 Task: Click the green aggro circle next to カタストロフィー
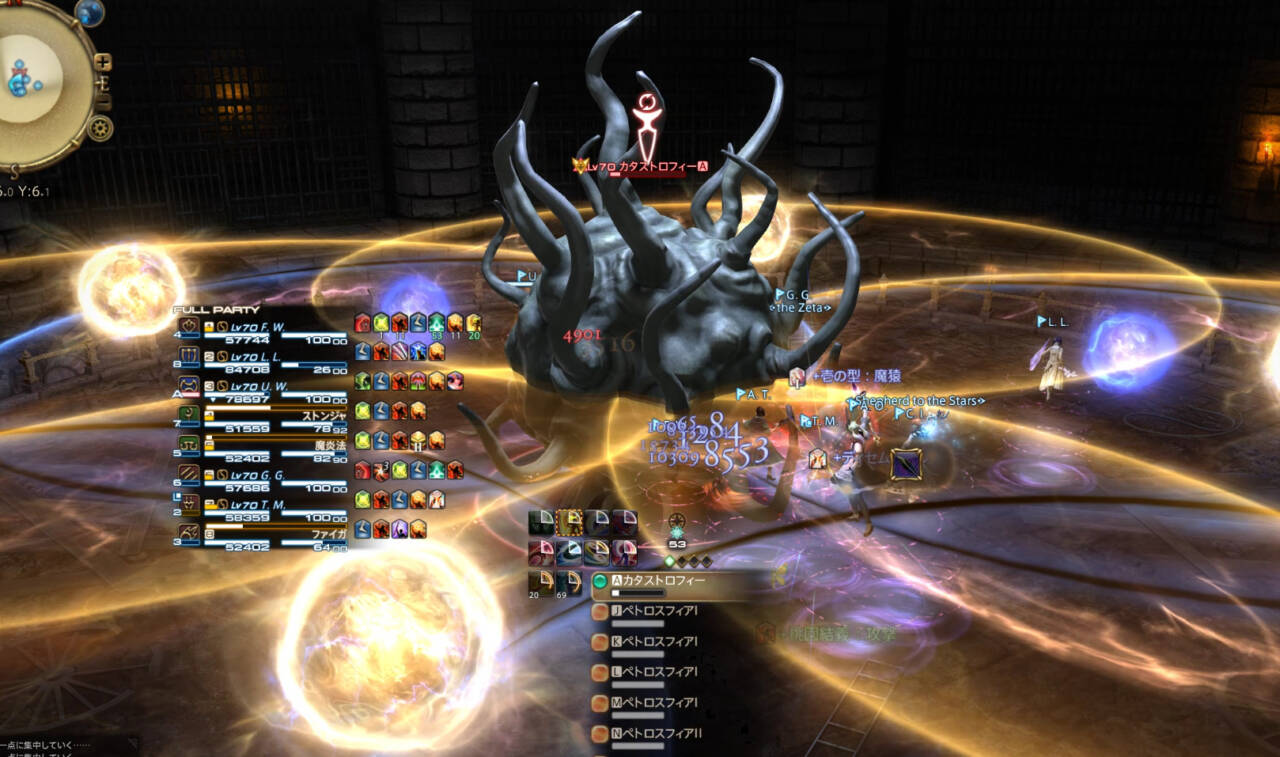click(600, 581)
